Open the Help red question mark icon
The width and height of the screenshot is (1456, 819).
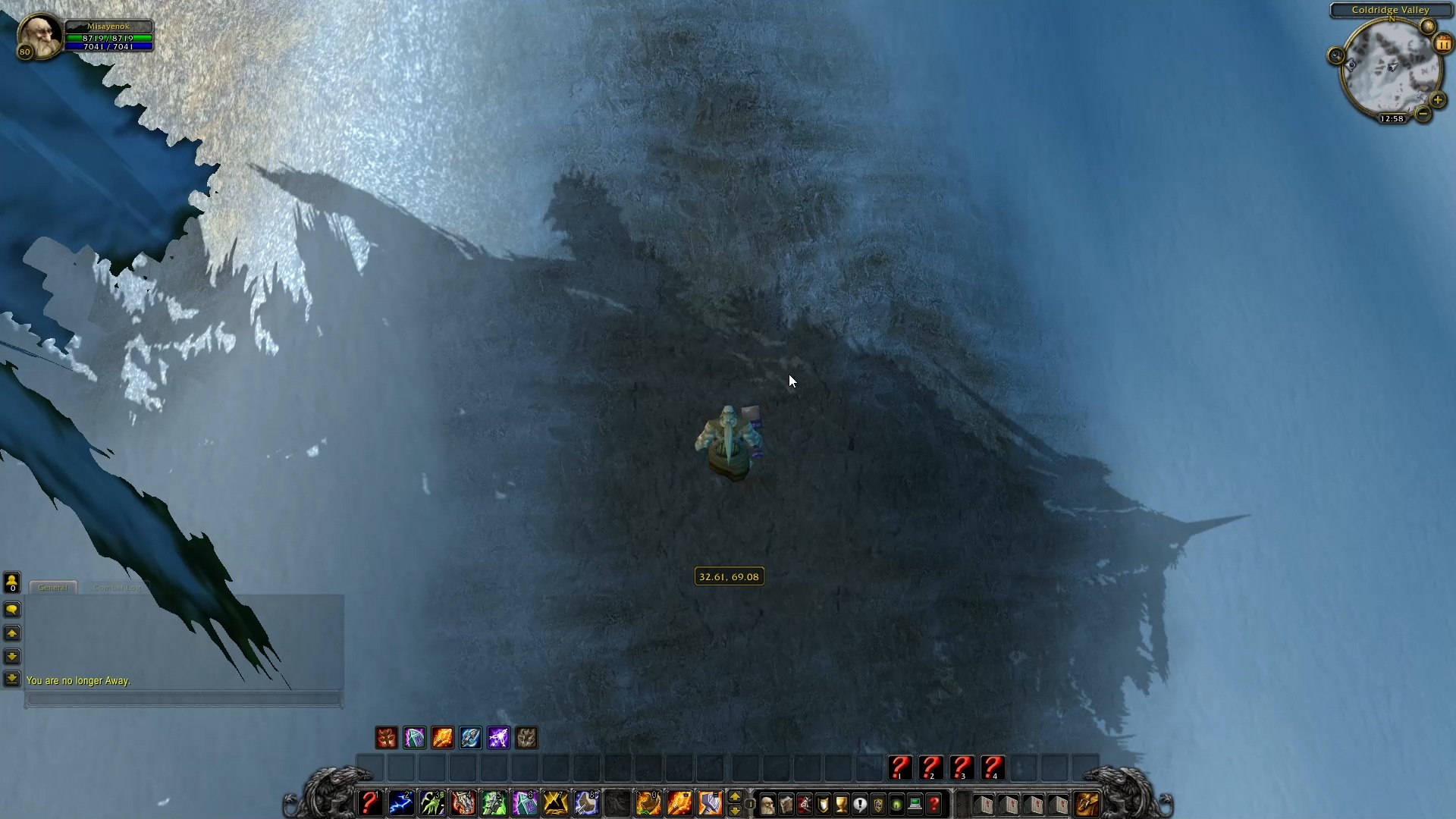coord(933,805)
